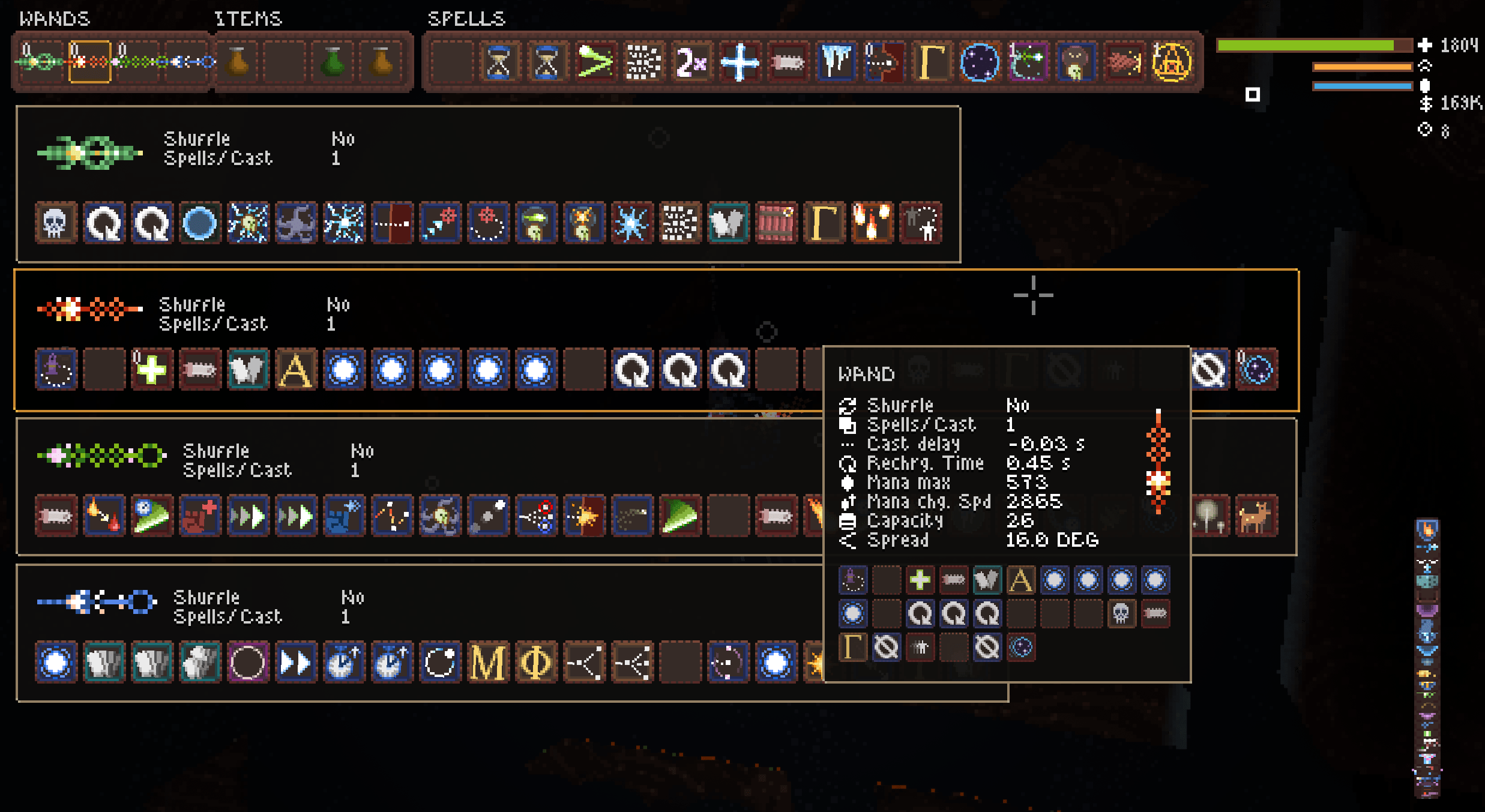Select the icicle spell in the spell bar
The height and width of the screenshot is (812, 1485).
pyautogui.click(x=836, y=62)
